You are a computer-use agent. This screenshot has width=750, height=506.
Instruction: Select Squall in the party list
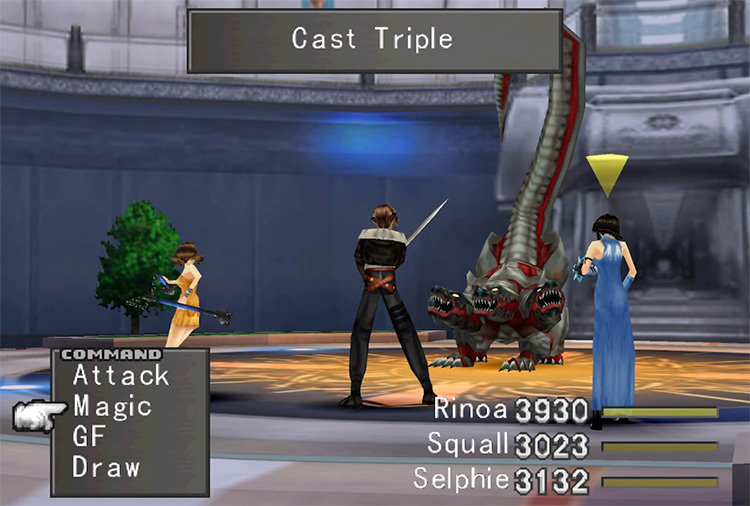point(468,443)
